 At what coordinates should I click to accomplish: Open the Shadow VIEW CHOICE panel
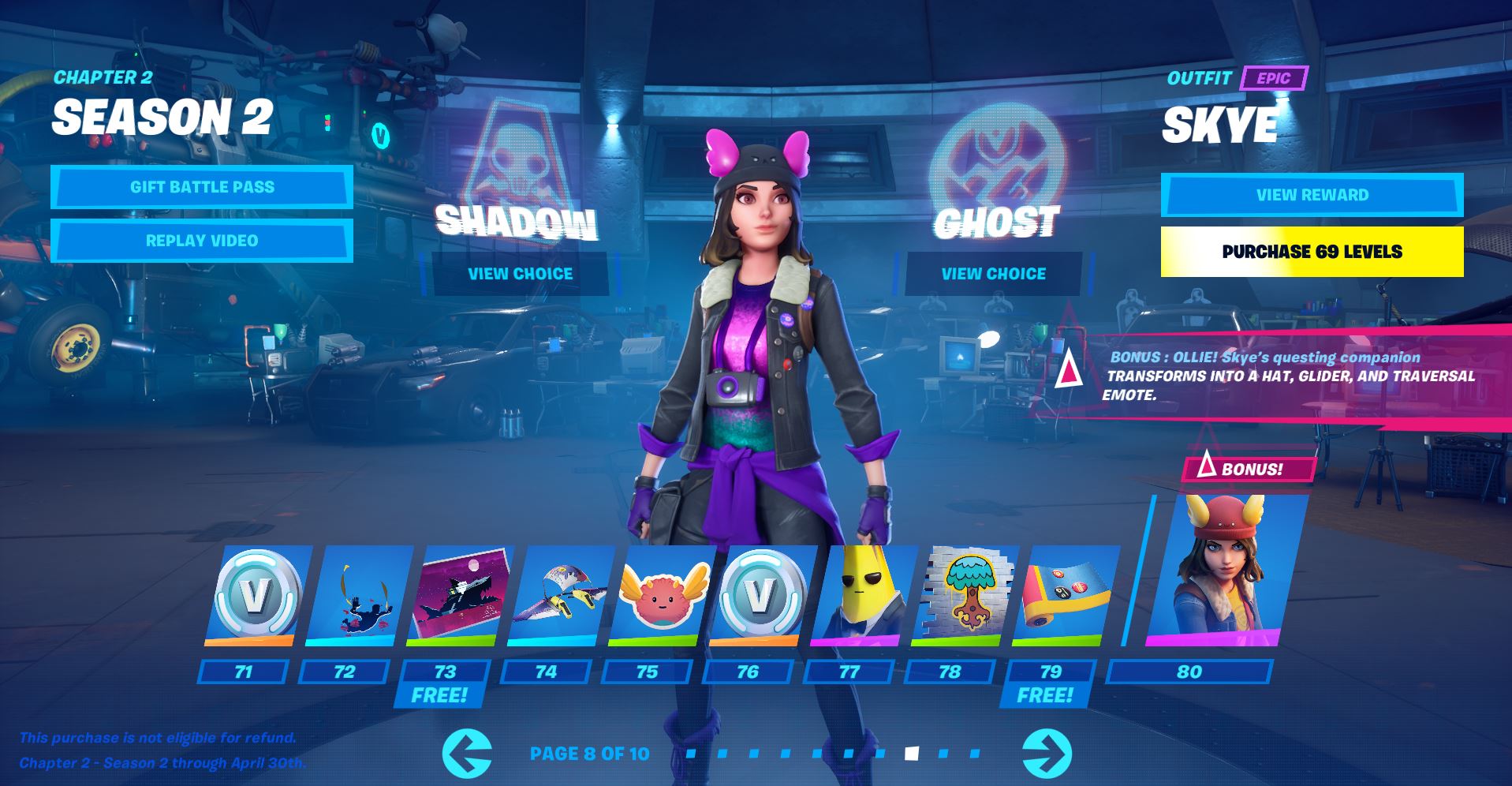click(x=520, y=274)
